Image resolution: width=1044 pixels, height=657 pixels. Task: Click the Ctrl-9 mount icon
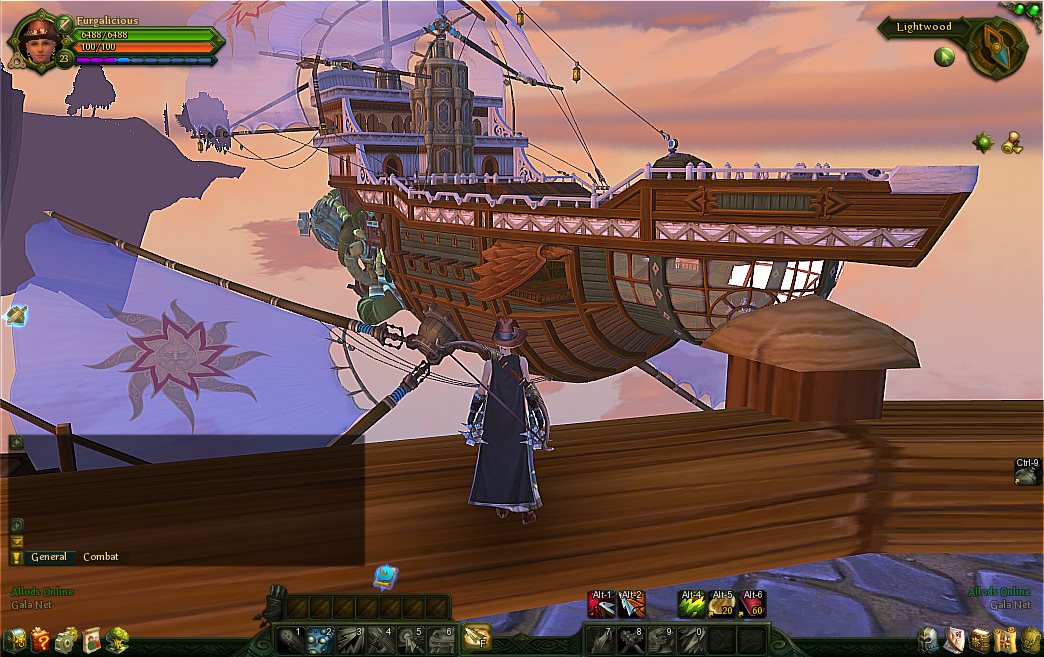pyautogui.click(x=1027, y=476)
